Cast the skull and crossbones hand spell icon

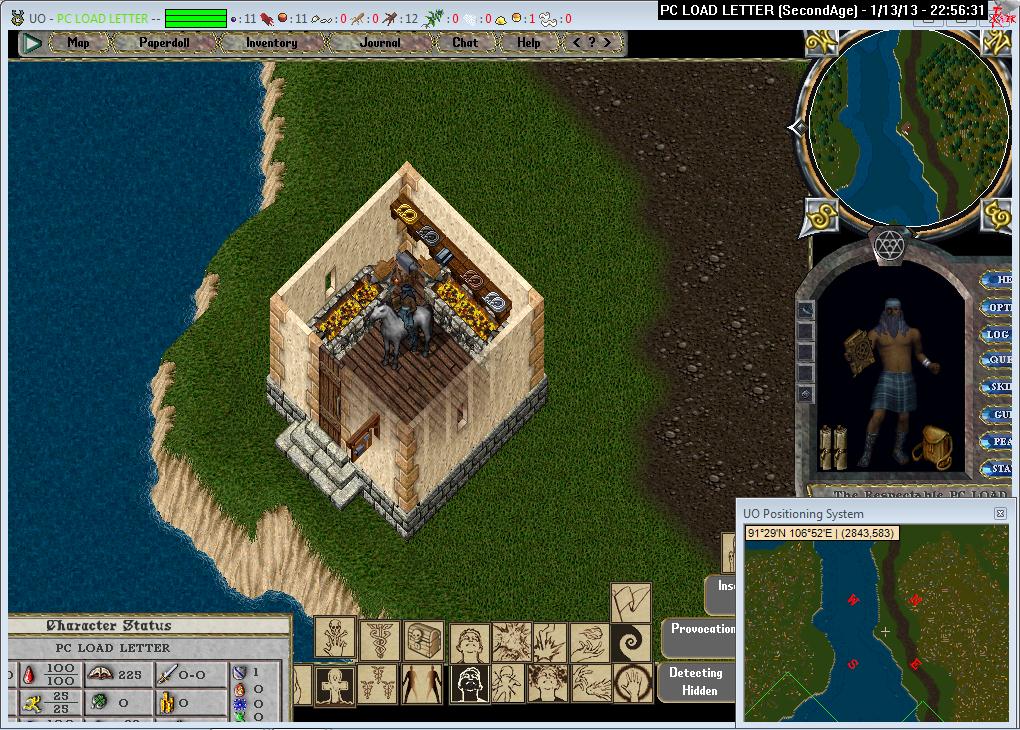335,636
